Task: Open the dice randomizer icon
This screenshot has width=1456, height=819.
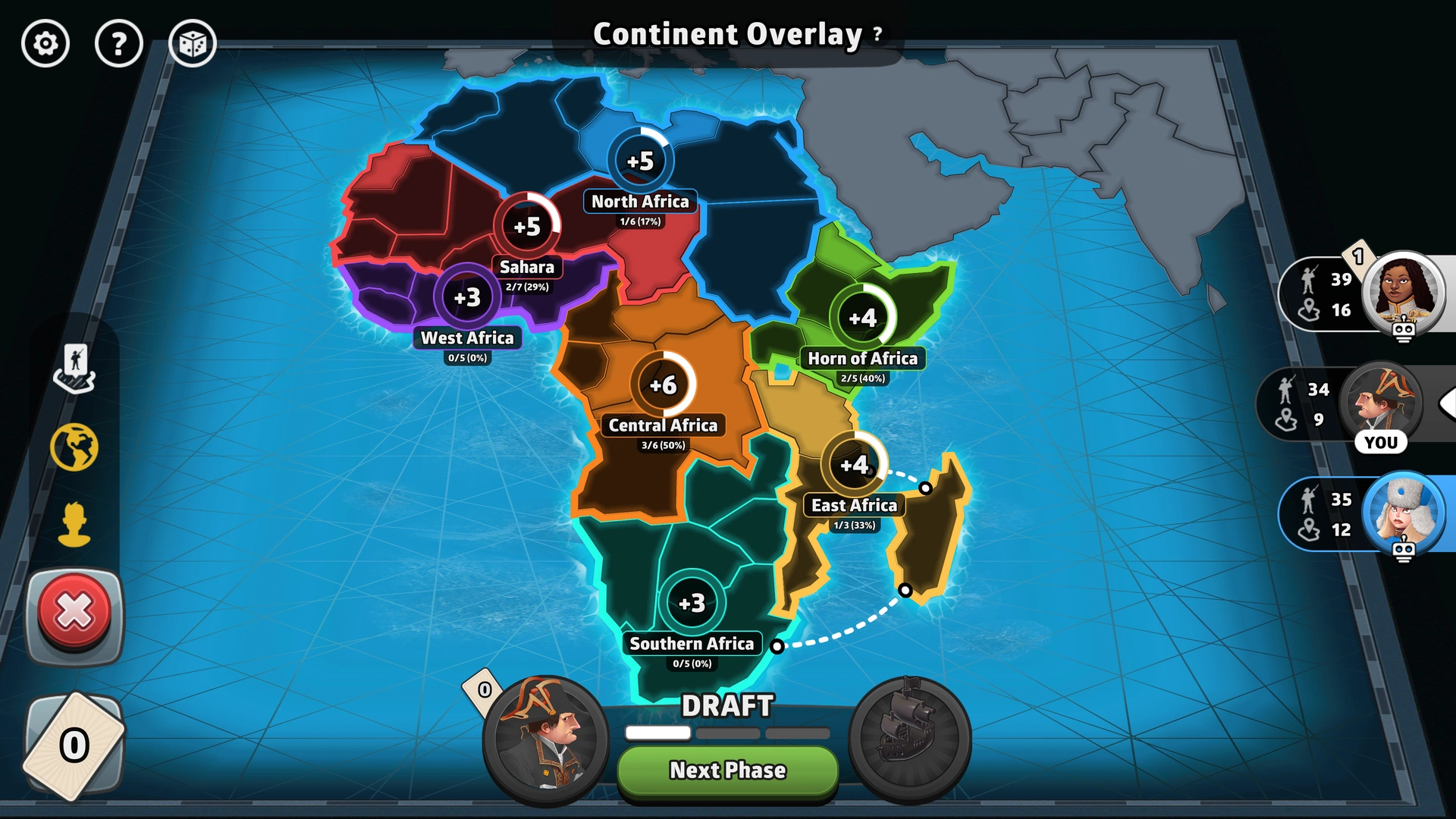Action: 192,43
